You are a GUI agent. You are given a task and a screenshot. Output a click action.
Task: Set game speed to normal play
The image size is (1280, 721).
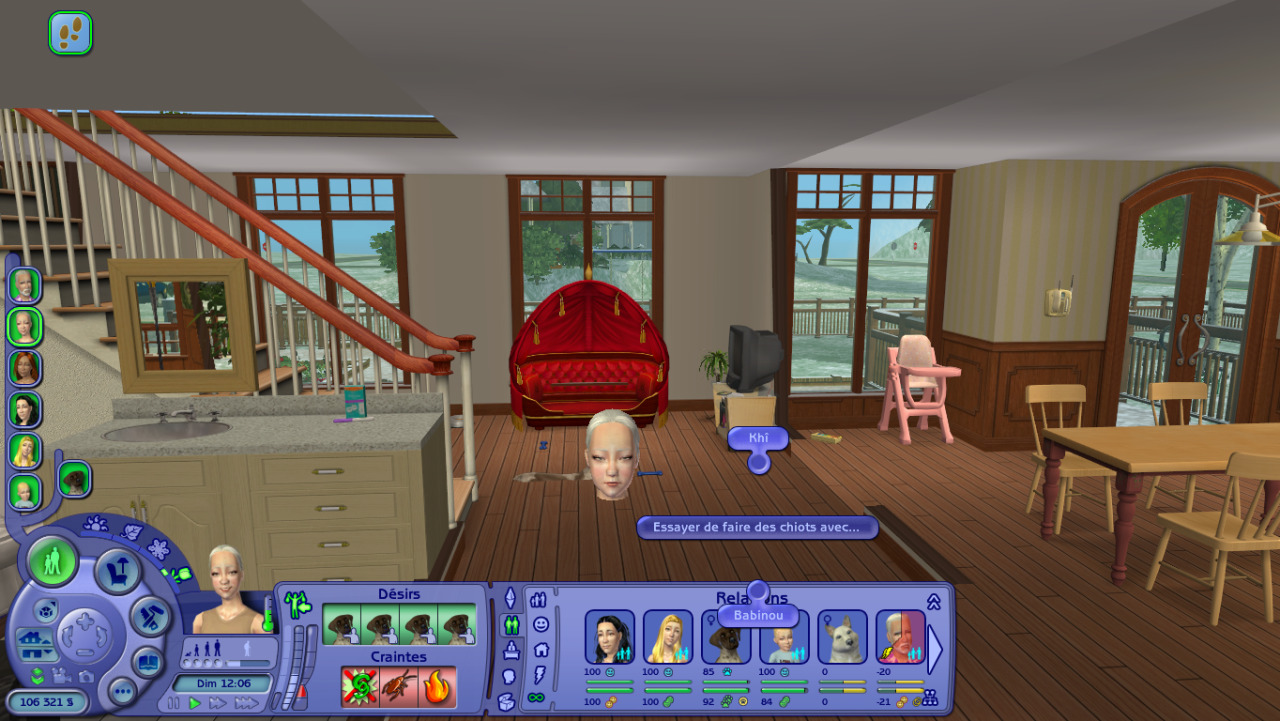pos(195,703)
